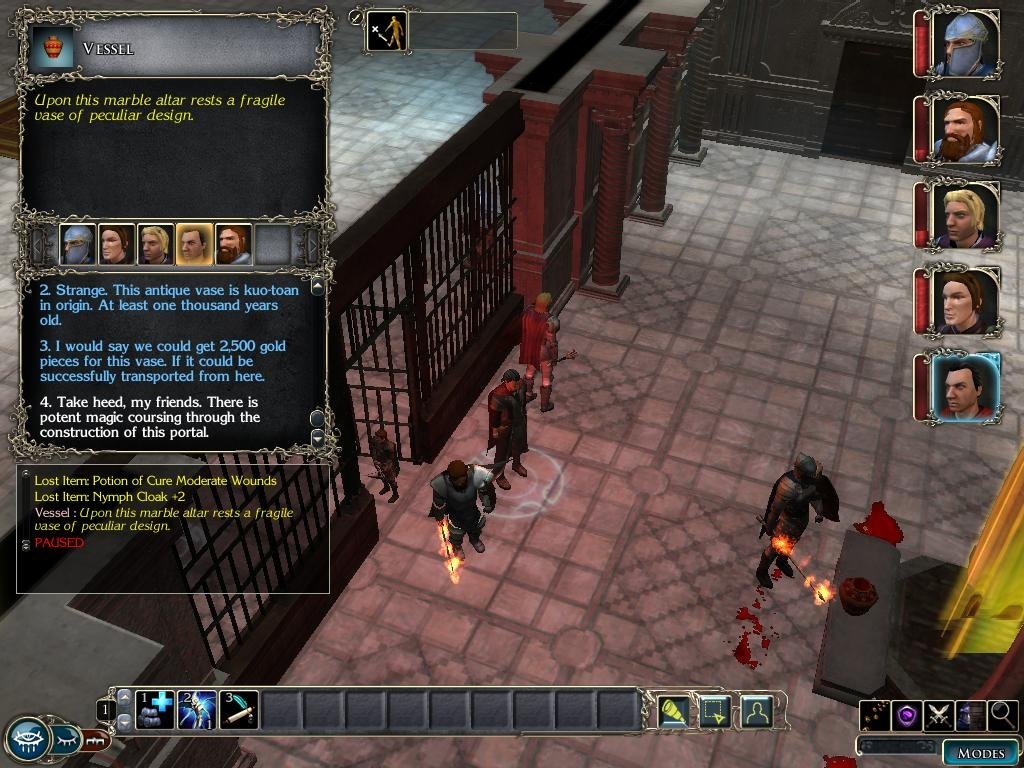The image size is (1024, 768).
Task: Select the red-bearded speaker portrait in dialogue
Action: click(x=233, y=245)
